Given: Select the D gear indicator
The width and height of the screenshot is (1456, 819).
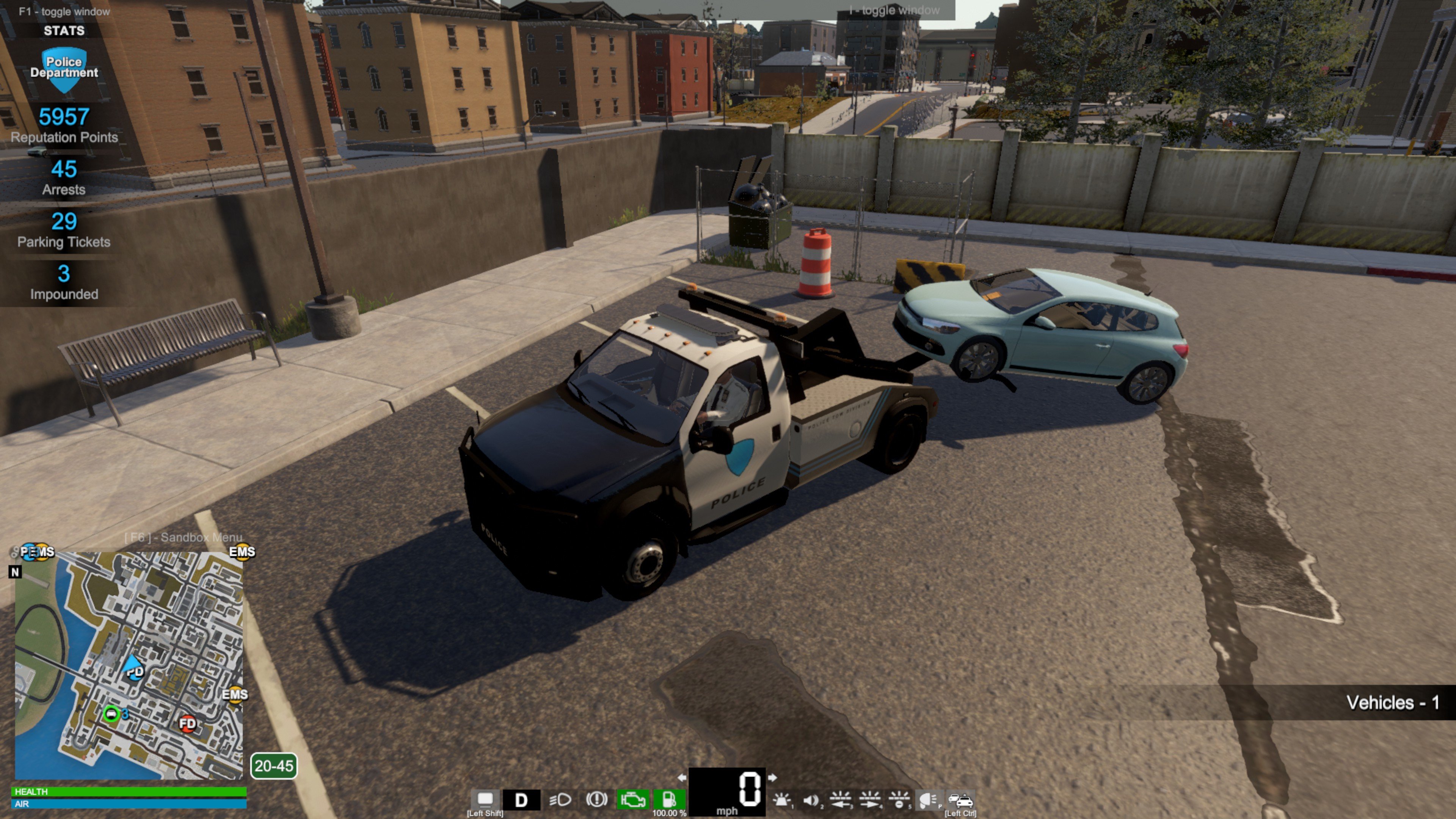Looking at the screenshot, I should tap(521, 800).
